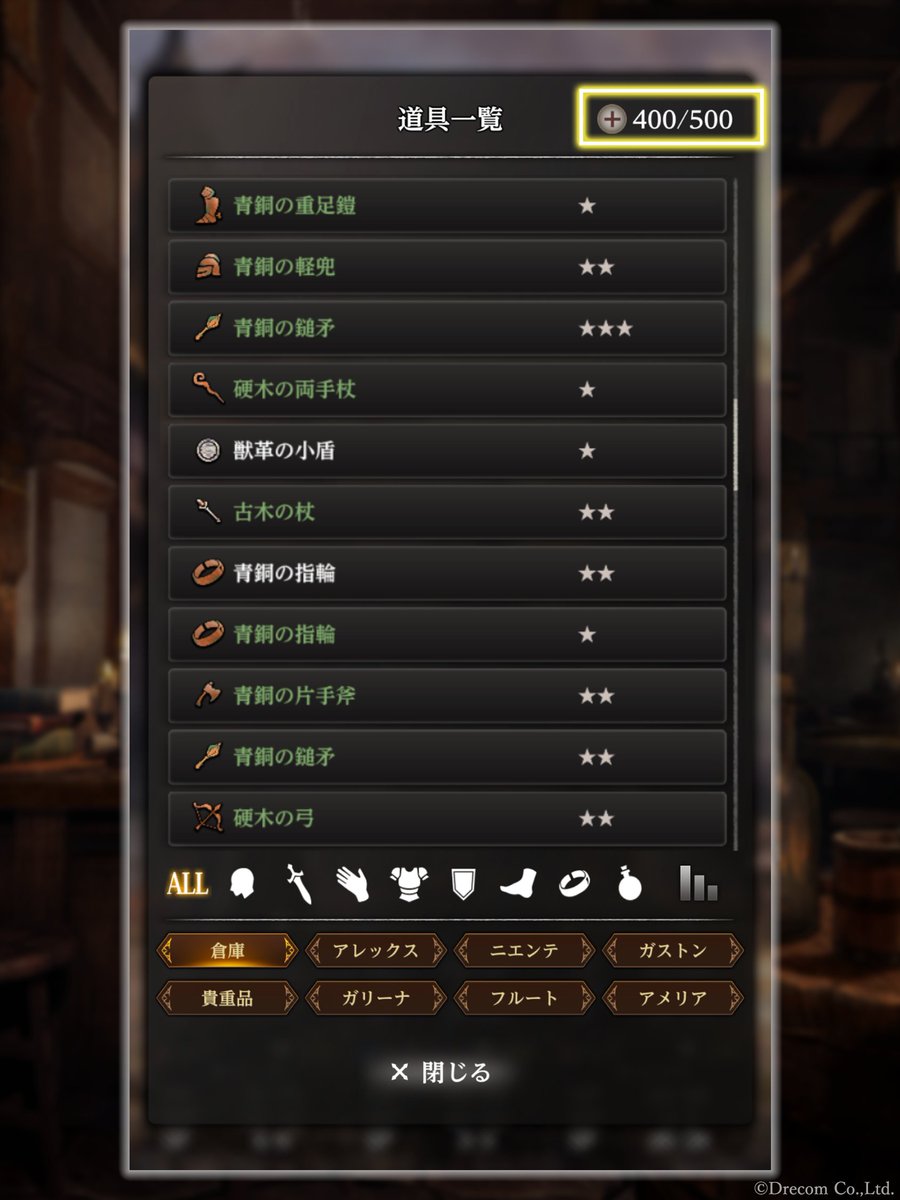Expand inventory capacity with the plus button
Image resolution: width=900 pixels, height=1200 pixels.
[611, 120]
